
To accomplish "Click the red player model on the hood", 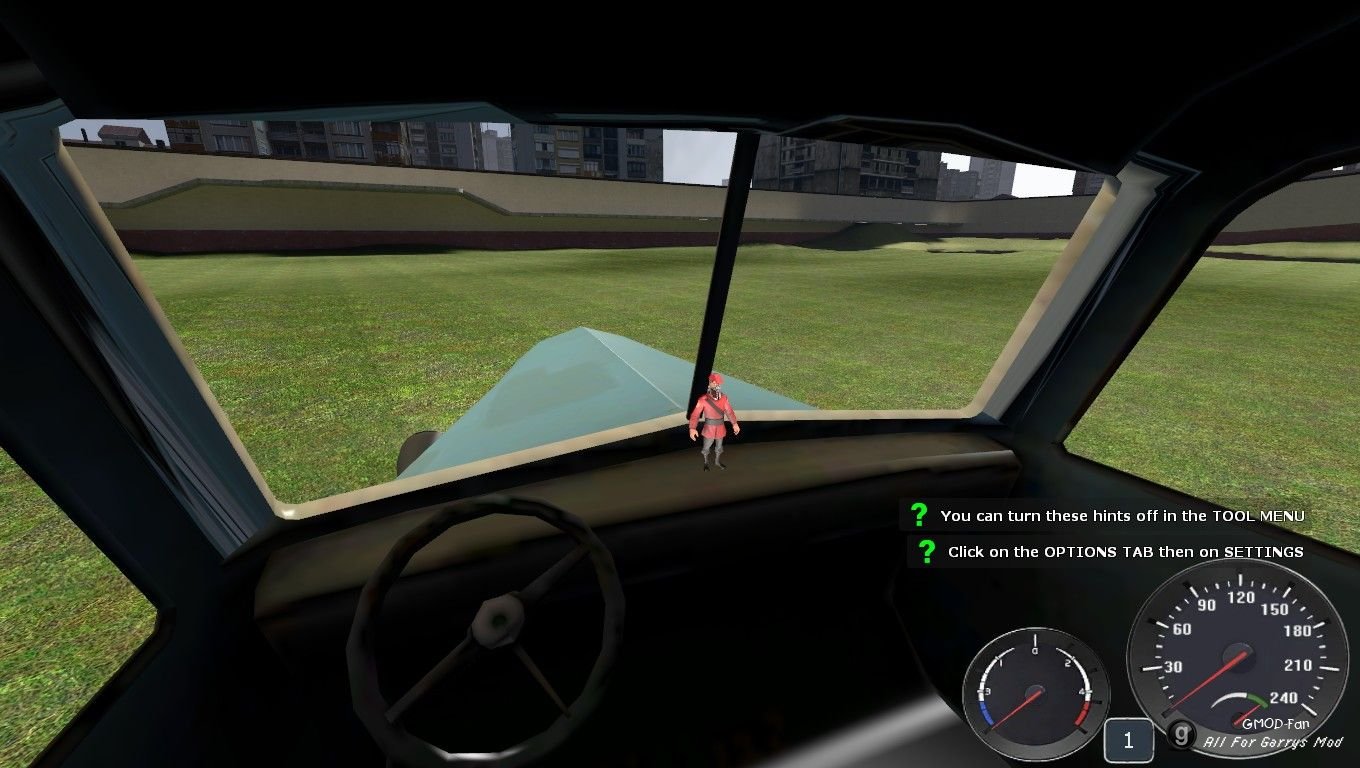I will [x=713, y=420].
